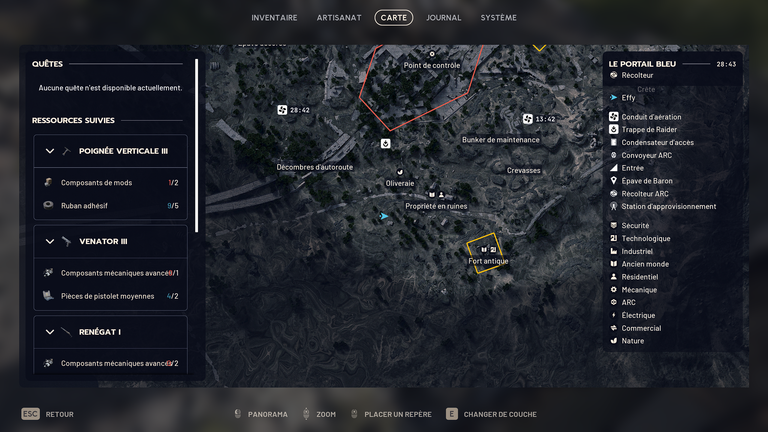Toggle the Électrique loot category filter

(x=638, y=315)
